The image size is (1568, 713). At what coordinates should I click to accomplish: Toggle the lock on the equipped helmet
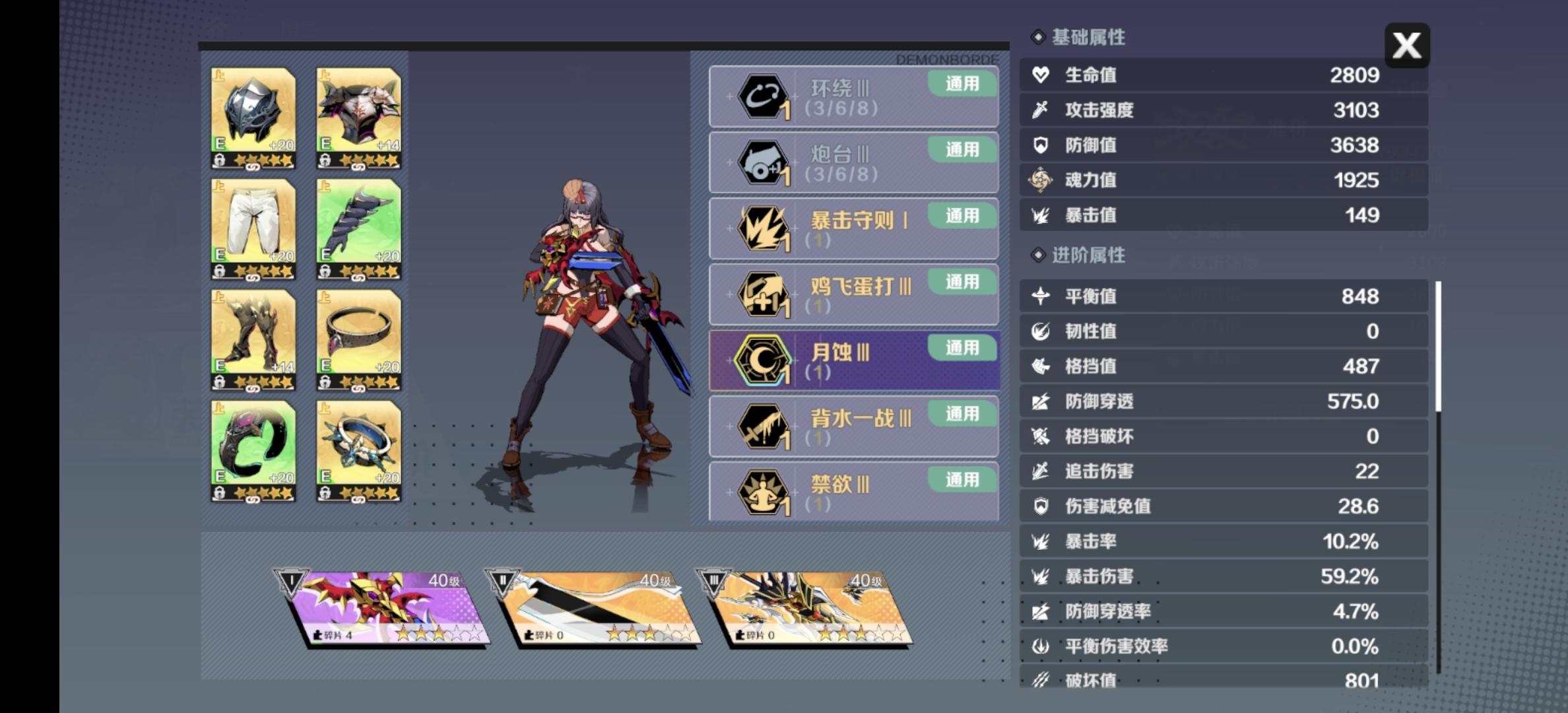click(219, 160)
